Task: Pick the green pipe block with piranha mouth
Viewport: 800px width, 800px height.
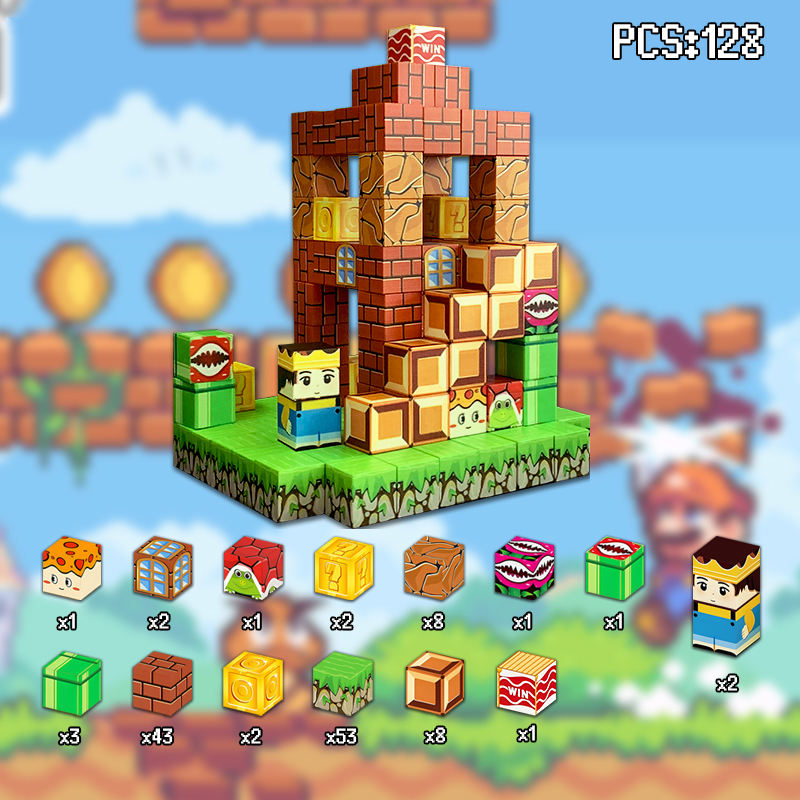Action: (614, 568)
